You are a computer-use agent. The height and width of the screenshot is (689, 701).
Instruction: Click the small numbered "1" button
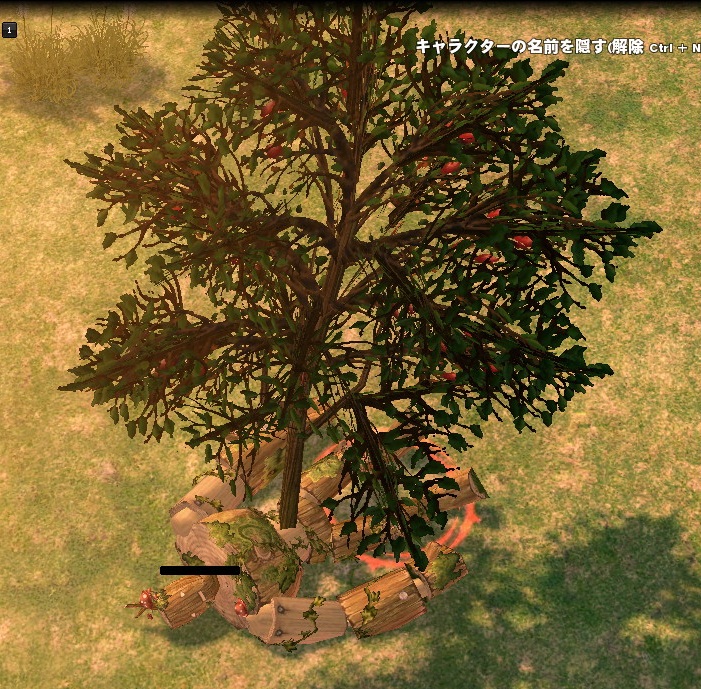click(10, 31)
